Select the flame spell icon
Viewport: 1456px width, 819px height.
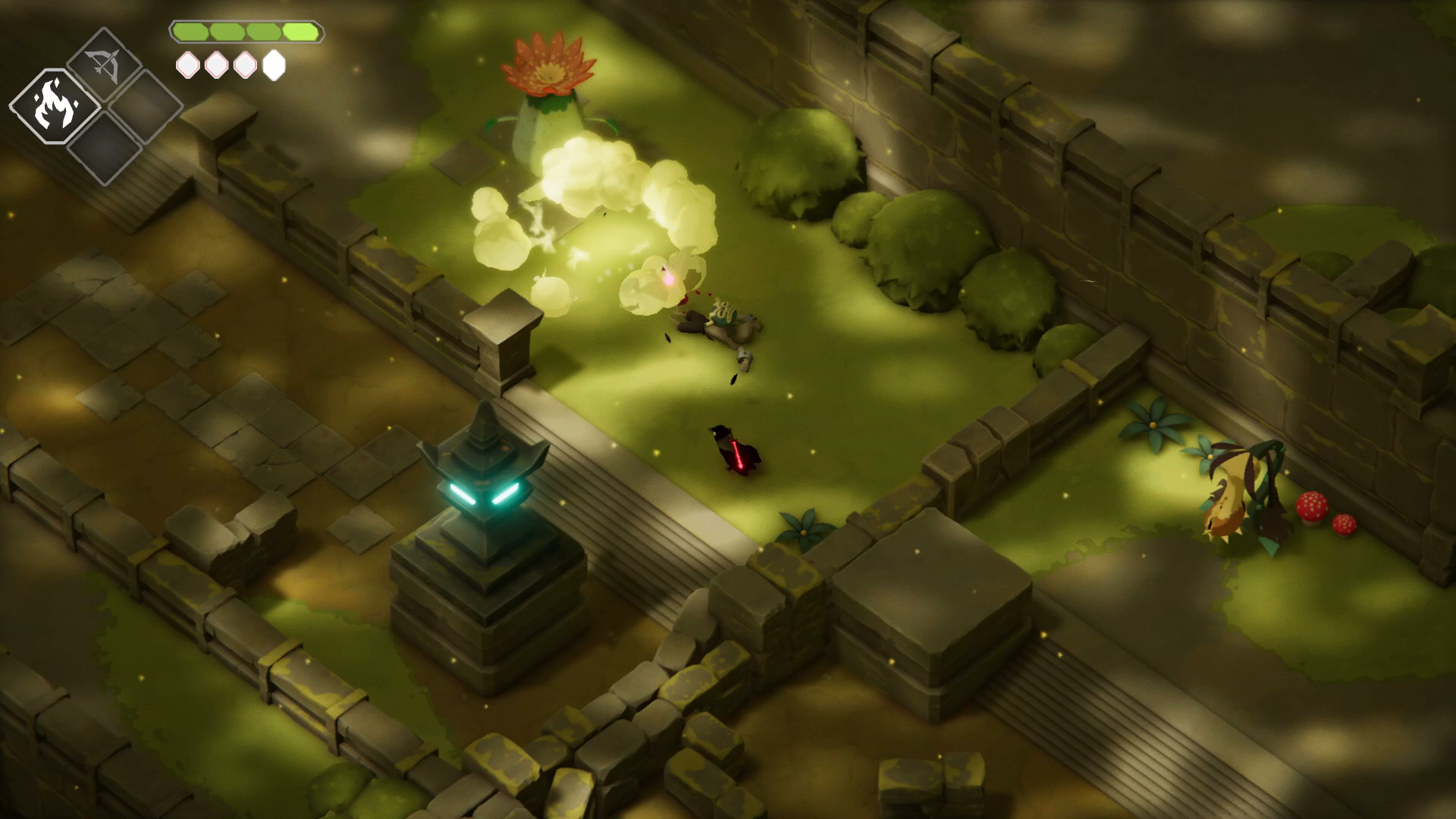pos(55,106)
